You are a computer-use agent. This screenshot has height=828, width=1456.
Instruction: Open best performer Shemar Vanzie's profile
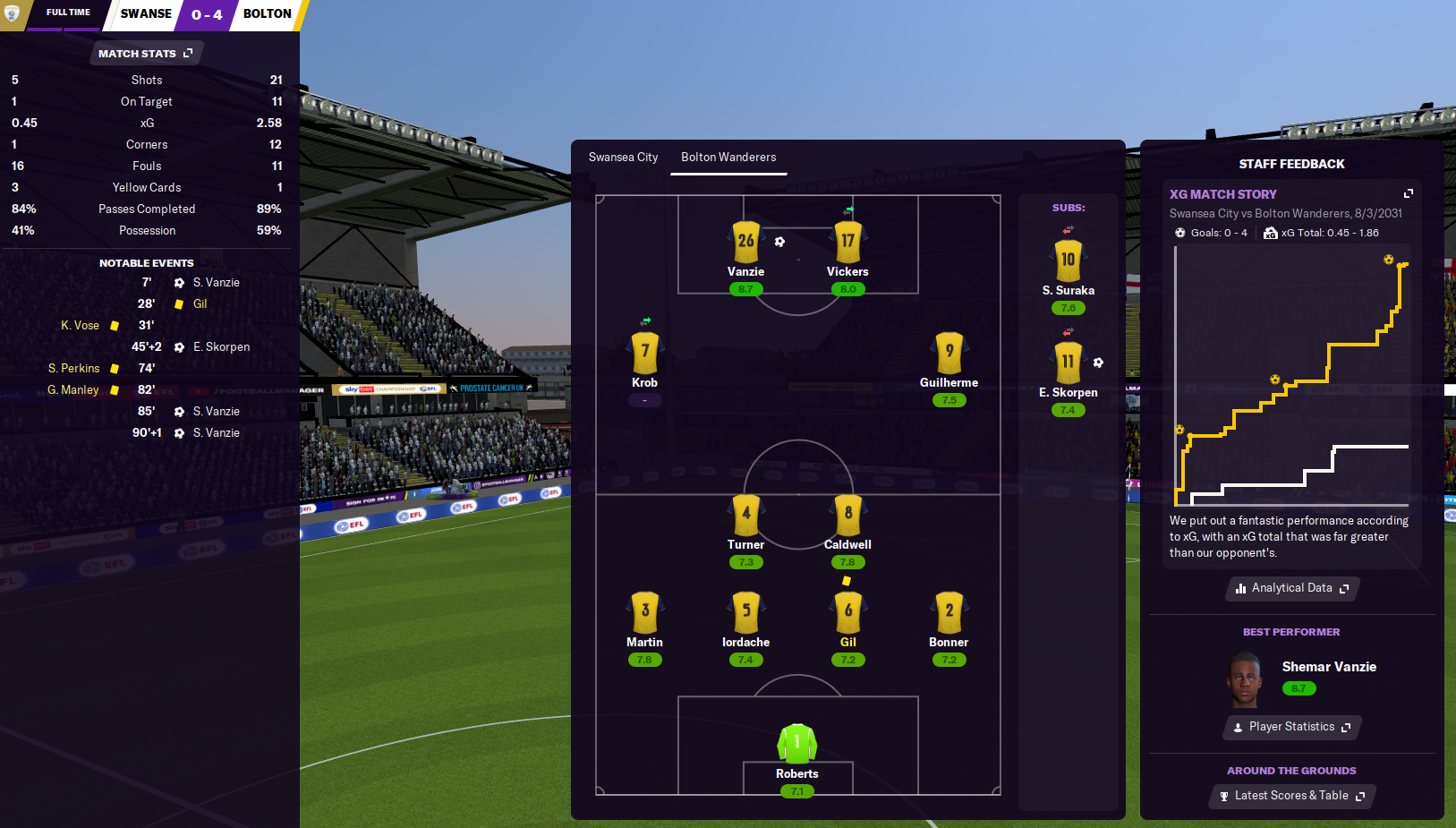[1328, 667]
